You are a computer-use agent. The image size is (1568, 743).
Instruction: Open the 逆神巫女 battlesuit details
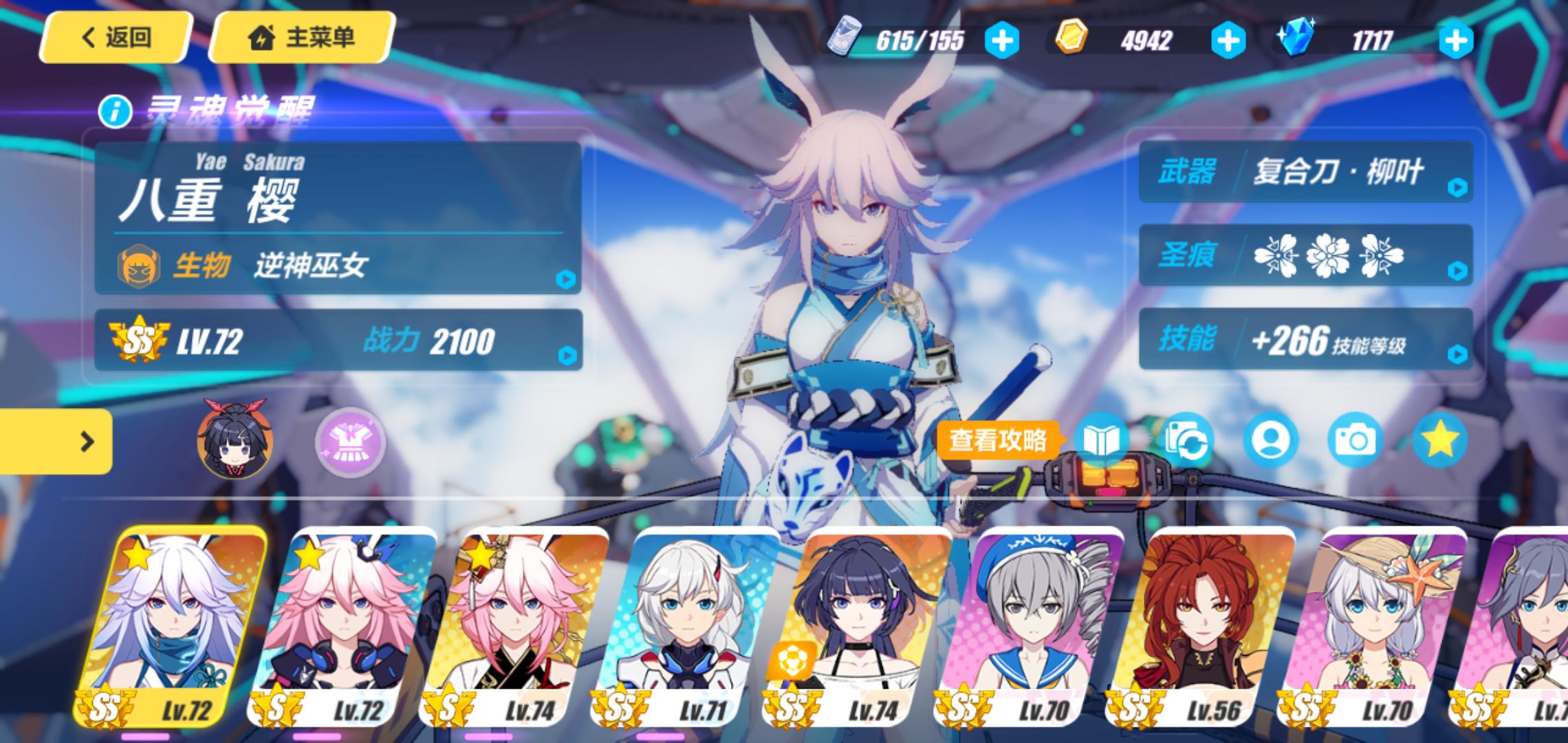coord(338,265)
